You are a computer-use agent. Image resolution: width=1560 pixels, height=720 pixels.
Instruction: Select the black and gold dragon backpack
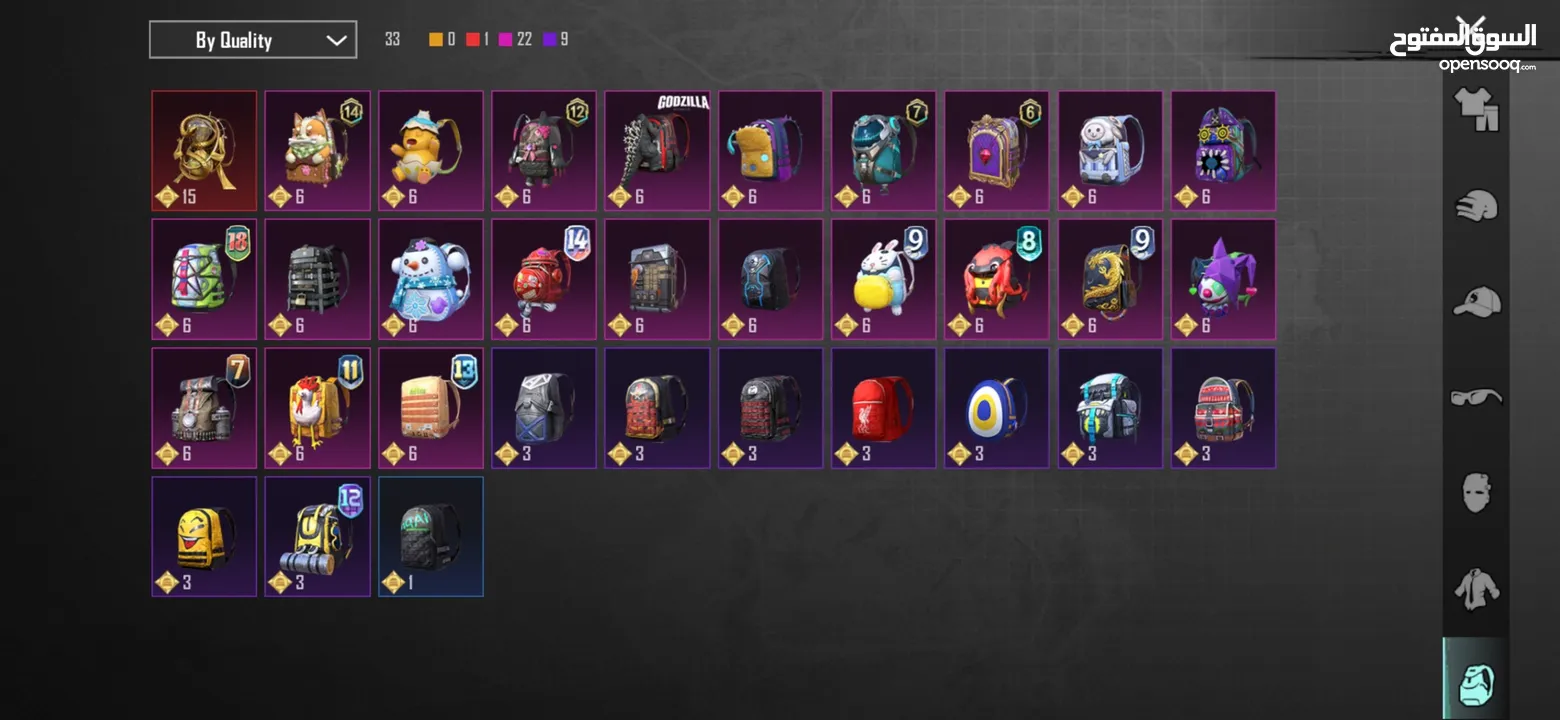pyautogui.click(x=1110, y=279)
